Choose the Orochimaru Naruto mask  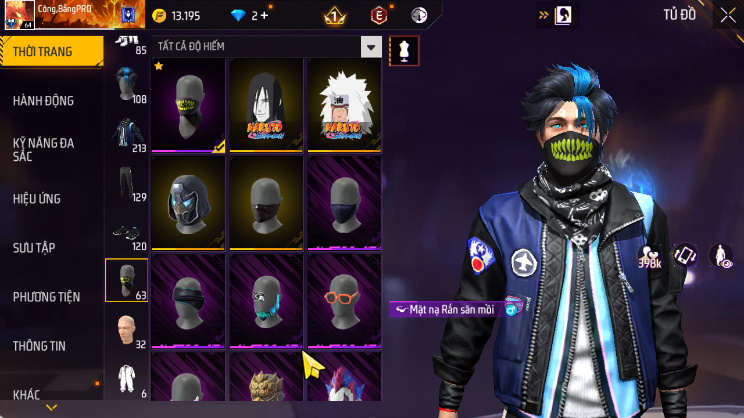coord(266,104)
